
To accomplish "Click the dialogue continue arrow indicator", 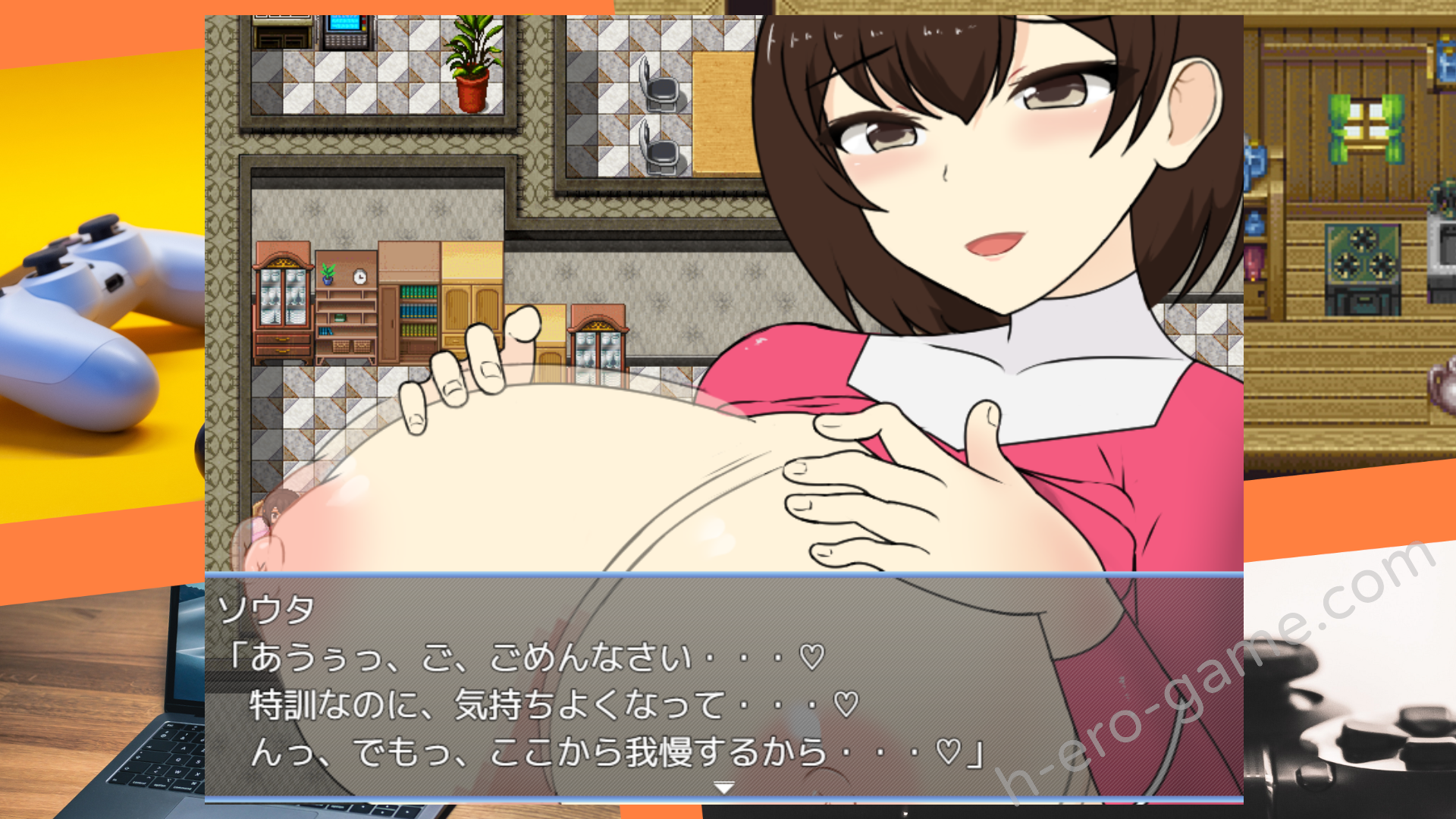I will pyautogui.click(x=724, y=788).
